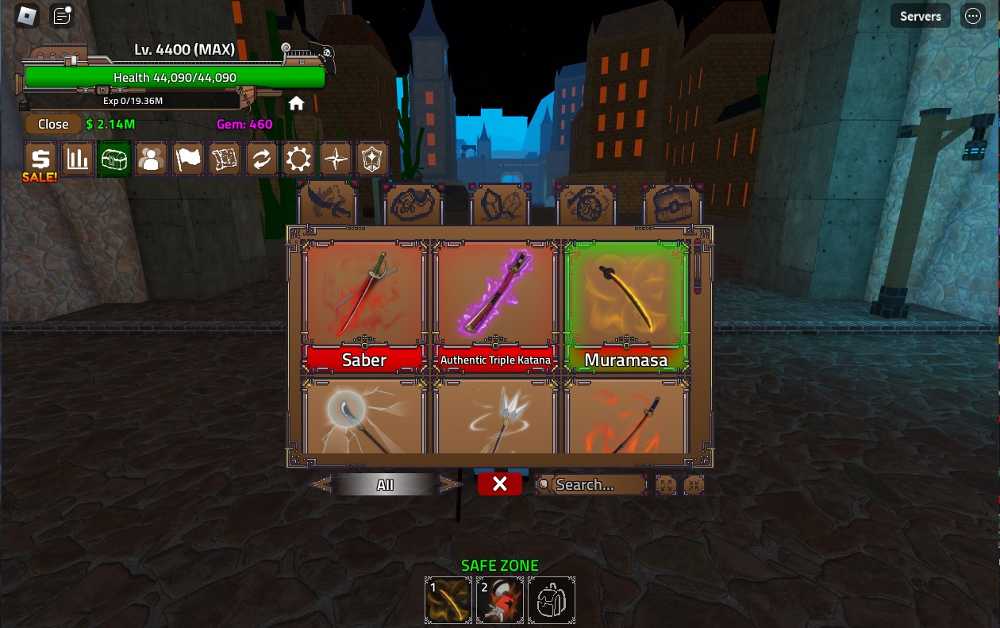Open the shield emblem menu
The image size is (1000, 628).
(372, 158)
